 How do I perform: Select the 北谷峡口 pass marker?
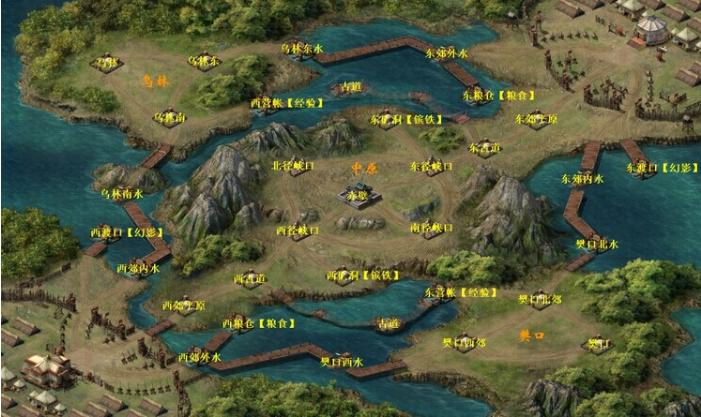[x=296, y=165]
